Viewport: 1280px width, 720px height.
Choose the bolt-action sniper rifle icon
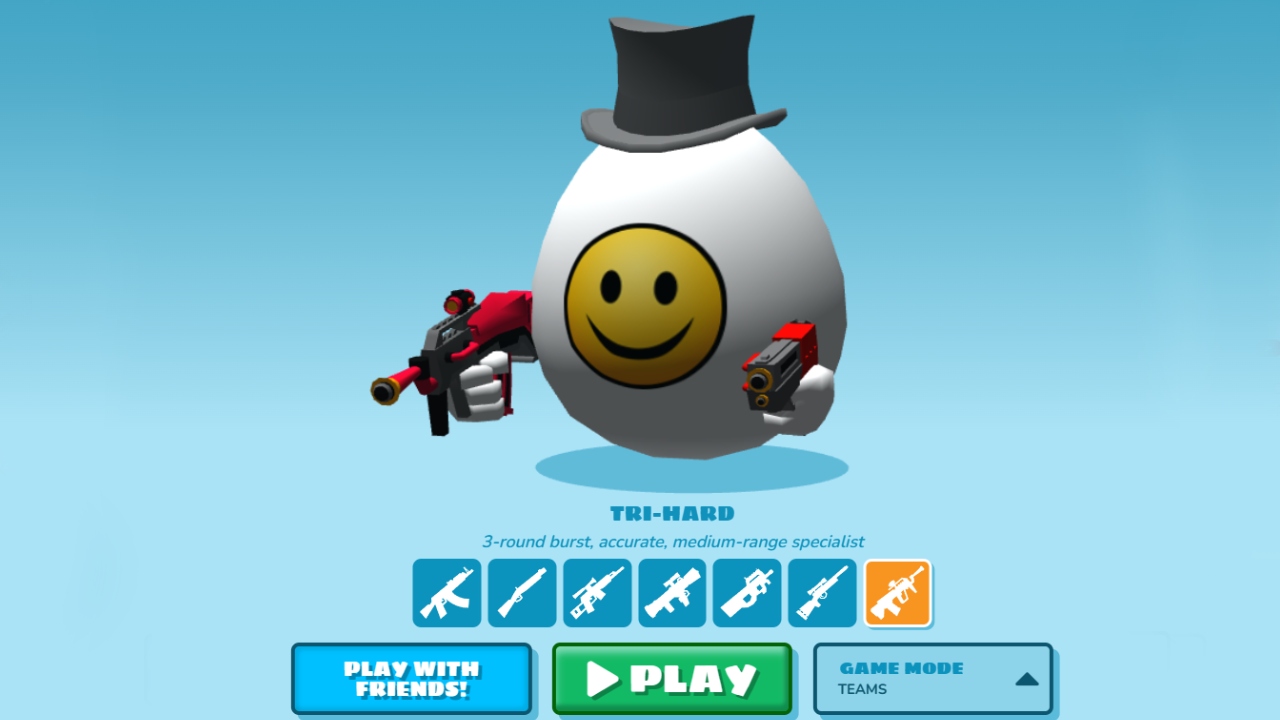pyautogui.click(x=821, y=592)
